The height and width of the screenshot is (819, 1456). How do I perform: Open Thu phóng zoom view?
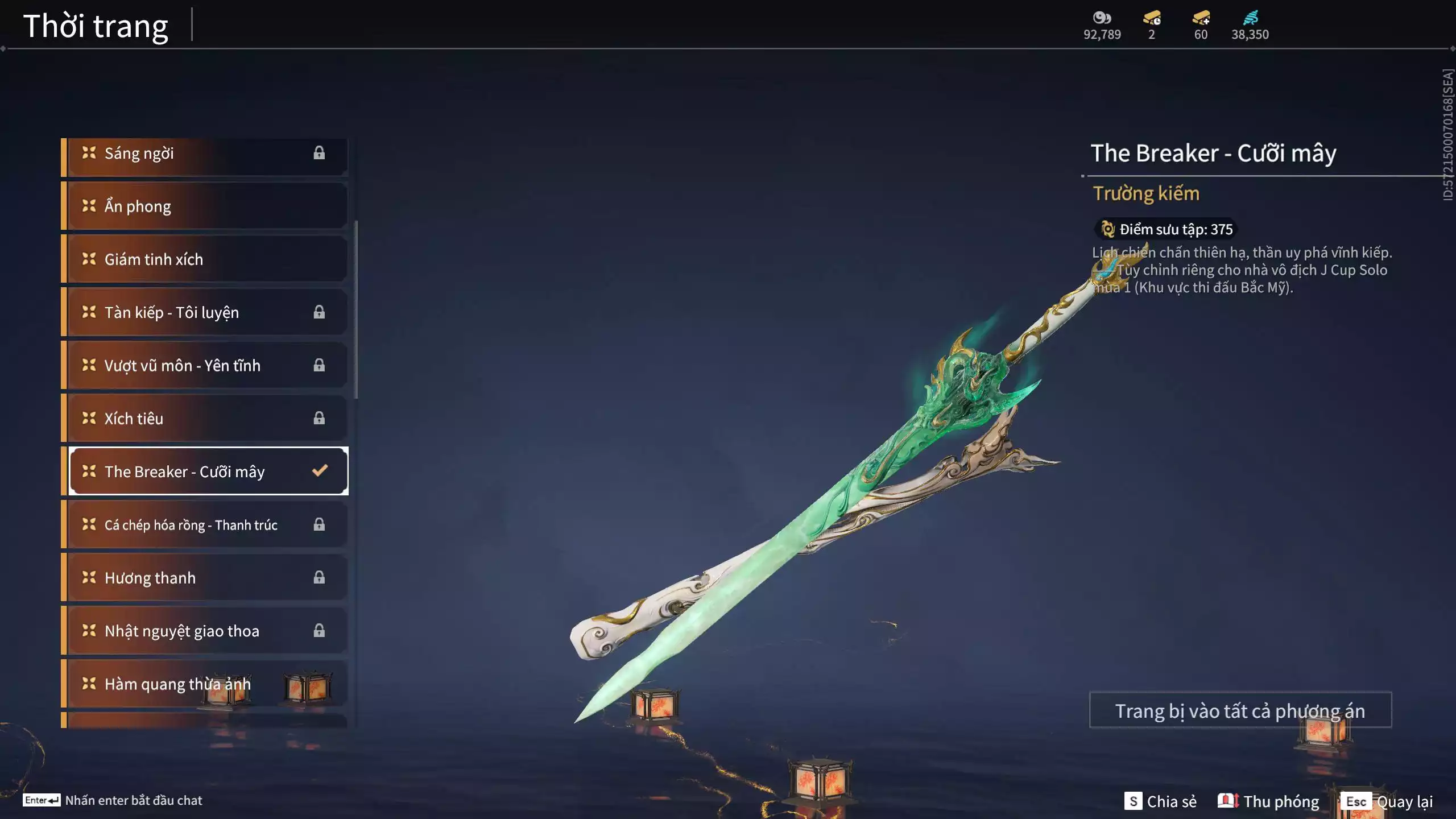pos(1268,801)
